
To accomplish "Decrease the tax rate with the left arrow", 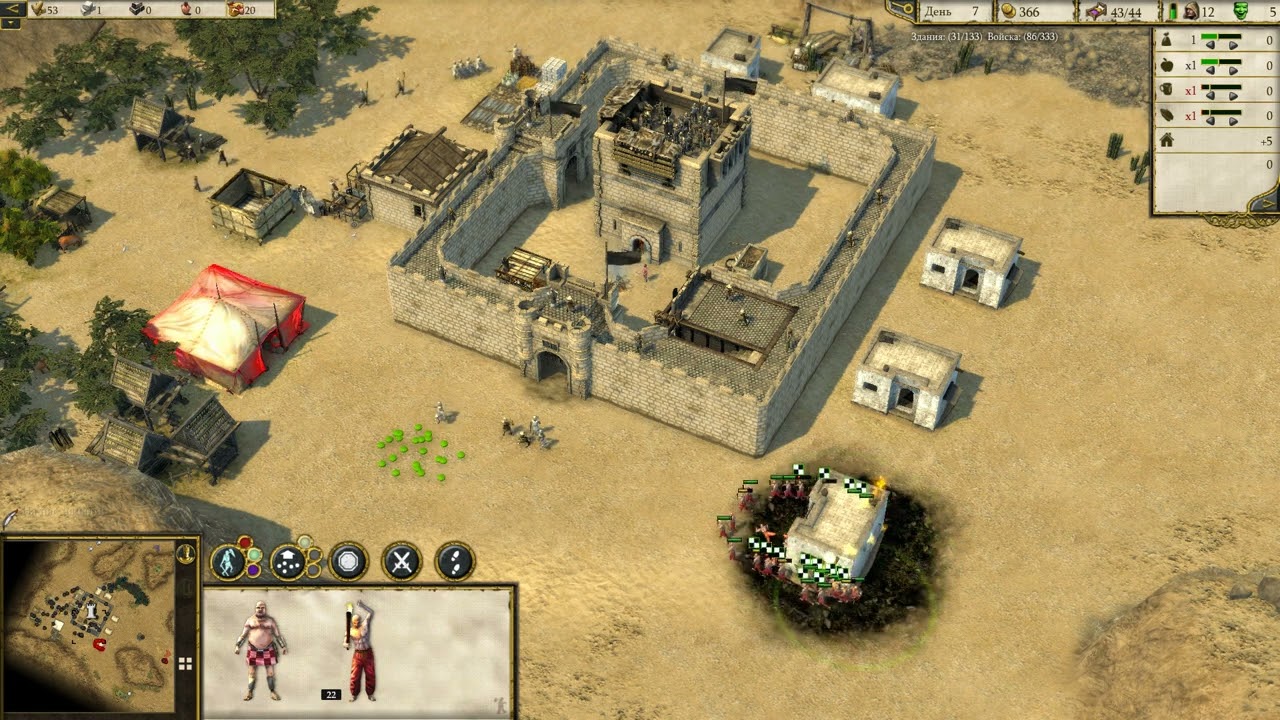I will click(x=1209, y=46).
